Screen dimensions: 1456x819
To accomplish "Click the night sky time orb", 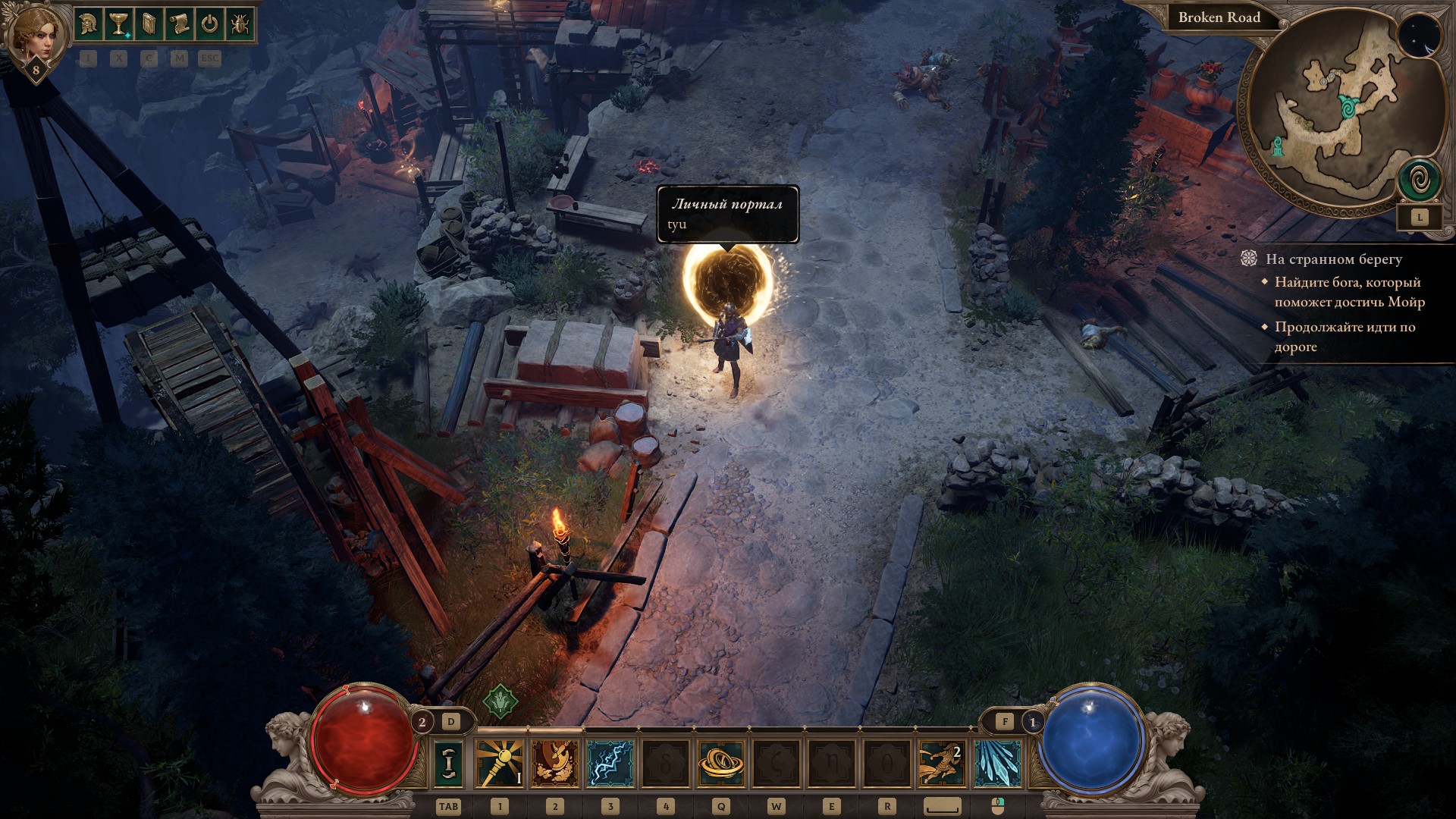I will pyautogui.click(x=1419, y=36).
